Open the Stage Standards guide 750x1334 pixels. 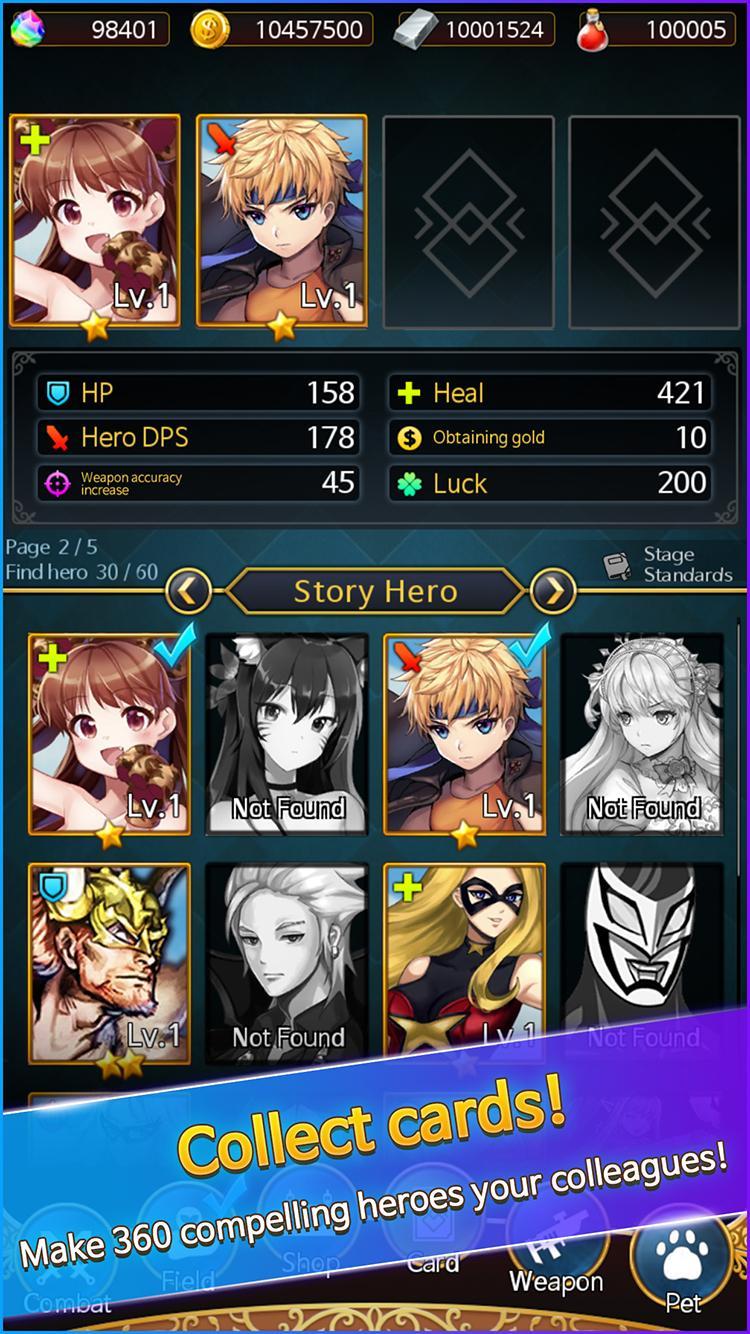click(668, 565)
